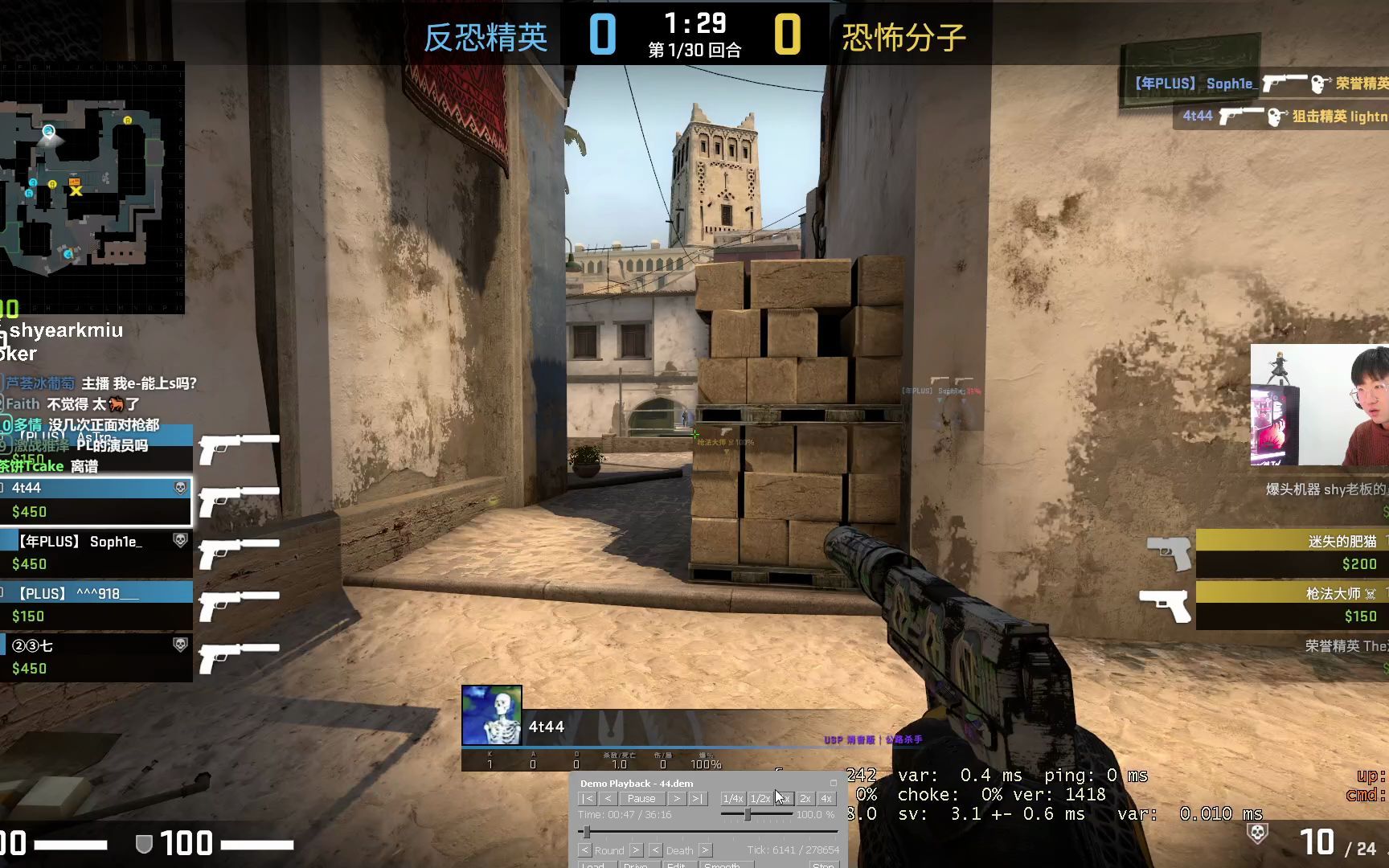Set playback speed to 1/4x

tap(734, 799)
